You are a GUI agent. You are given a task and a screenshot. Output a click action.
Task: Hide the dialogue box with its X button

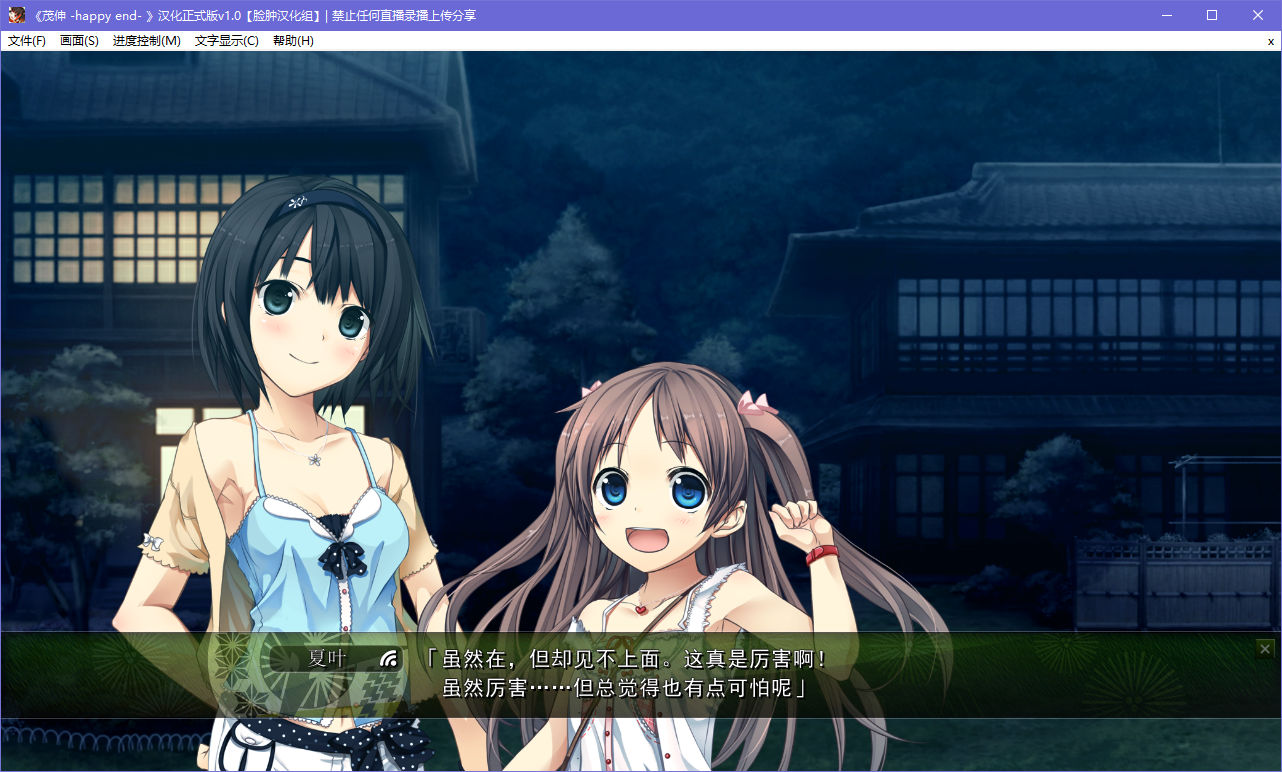[1265, 649]
